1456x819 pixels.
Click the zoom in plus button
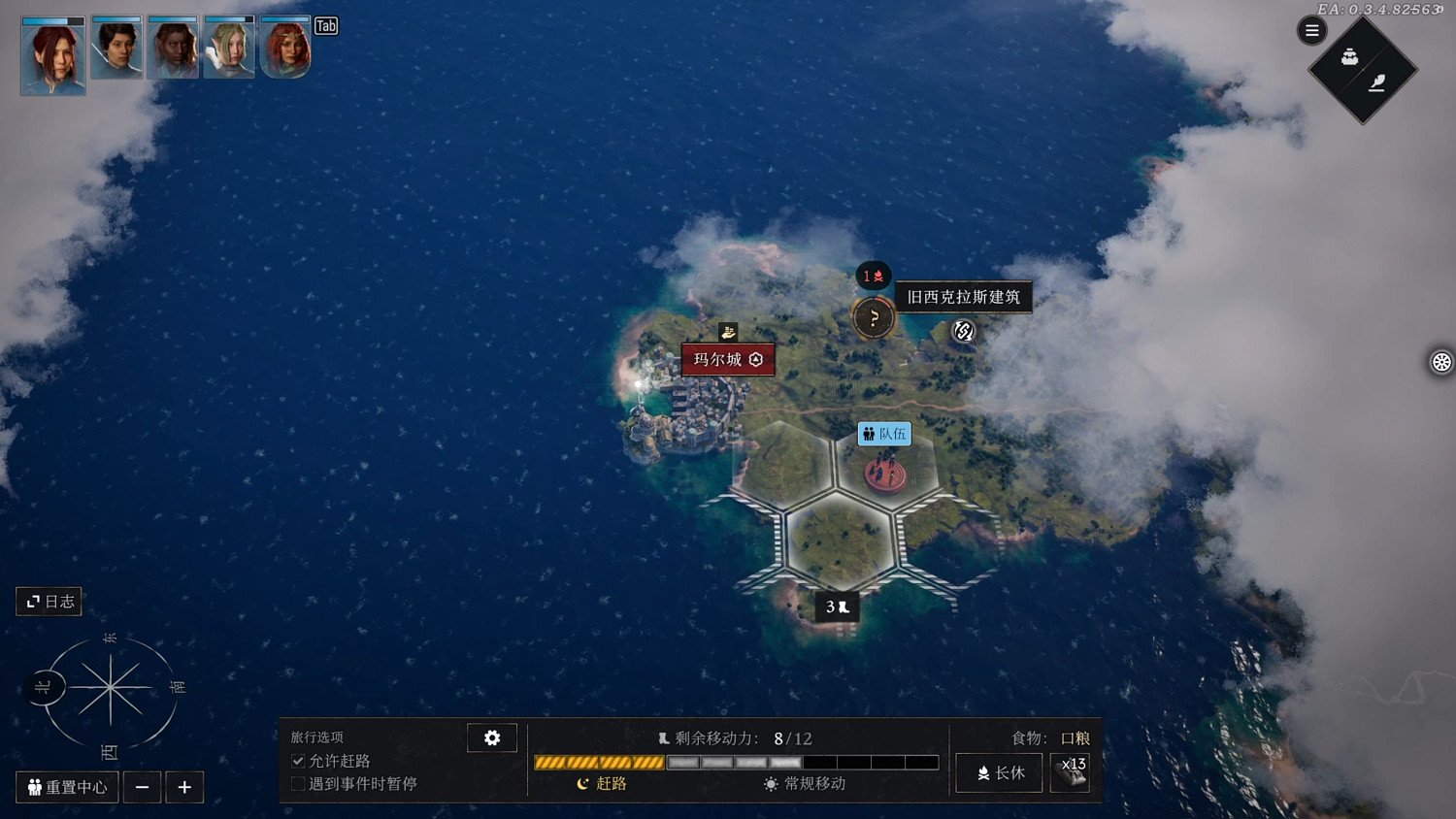pos(184,787)
